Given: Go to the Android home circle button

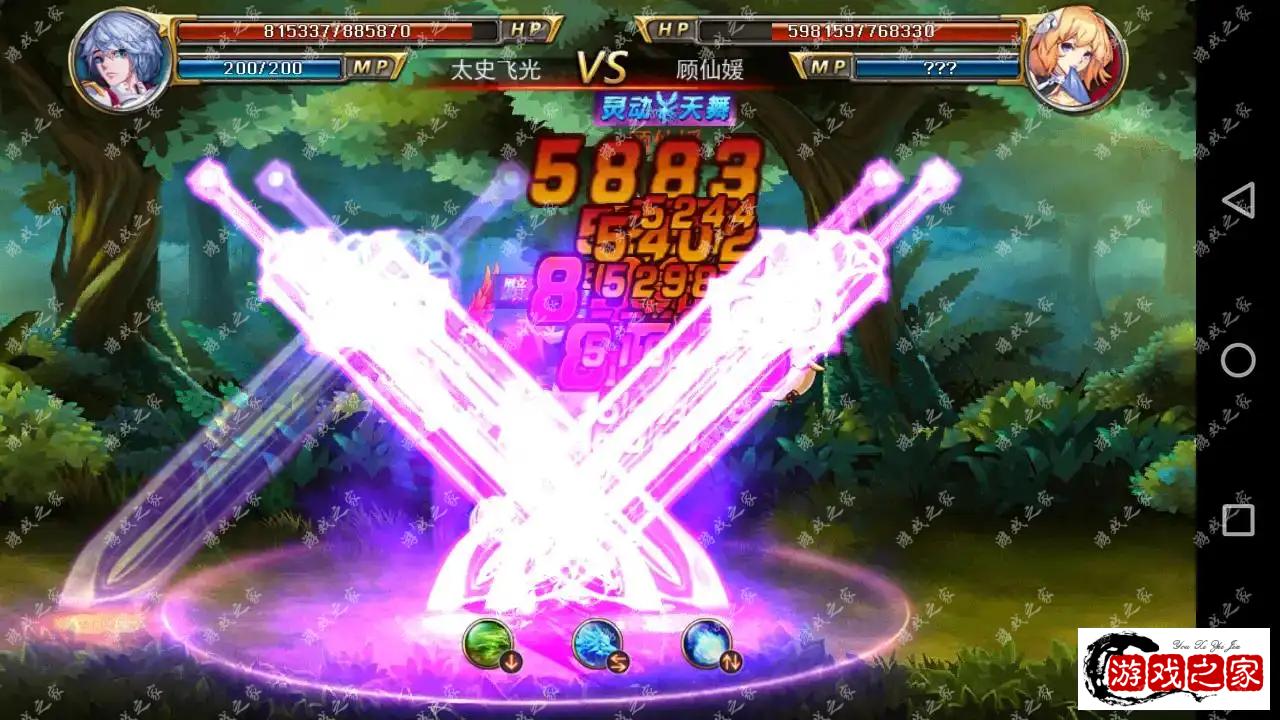Looking at the screenshot, I should point(1238,360).
